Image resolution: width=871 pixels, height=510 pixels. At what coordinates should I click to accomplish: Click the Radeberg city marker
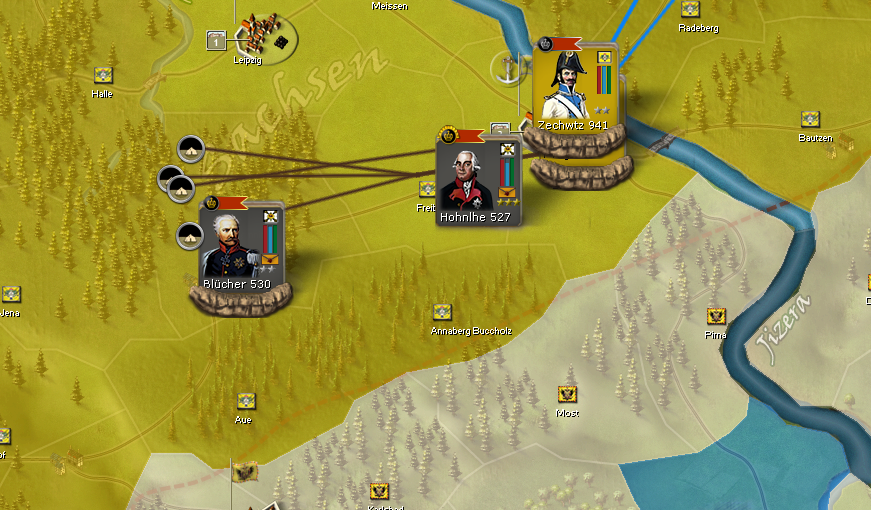coord(690,9)
